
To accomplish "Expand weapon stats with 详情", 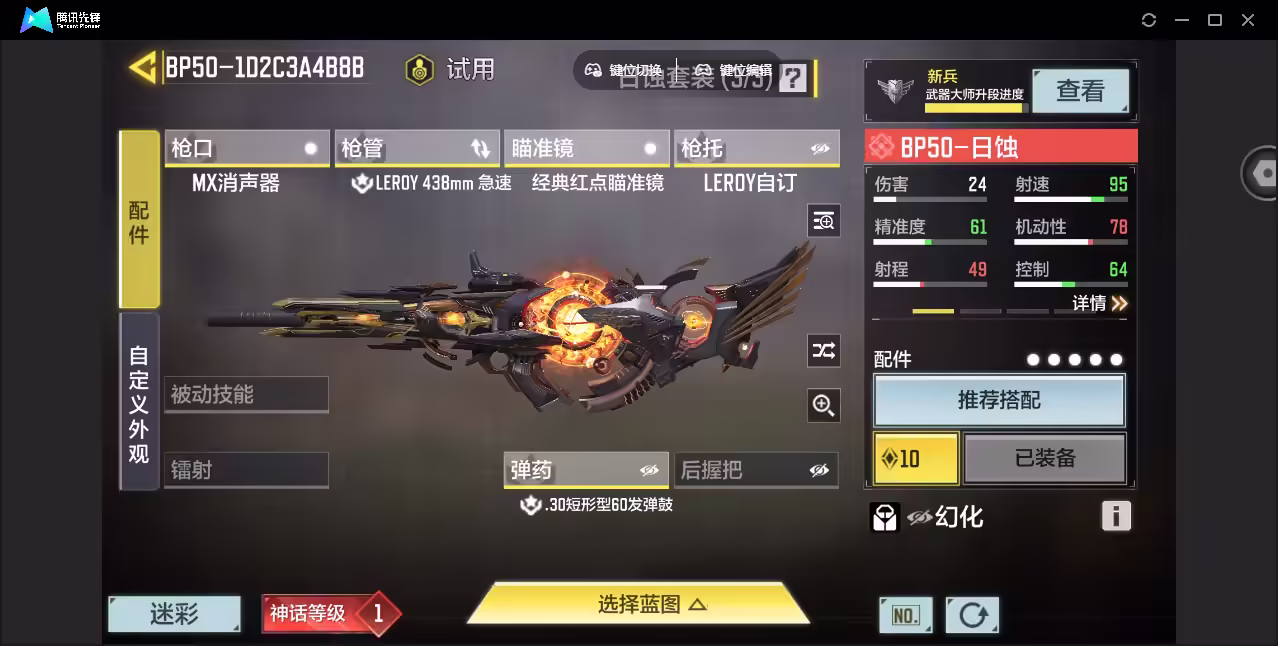I will click(1100, 303).
